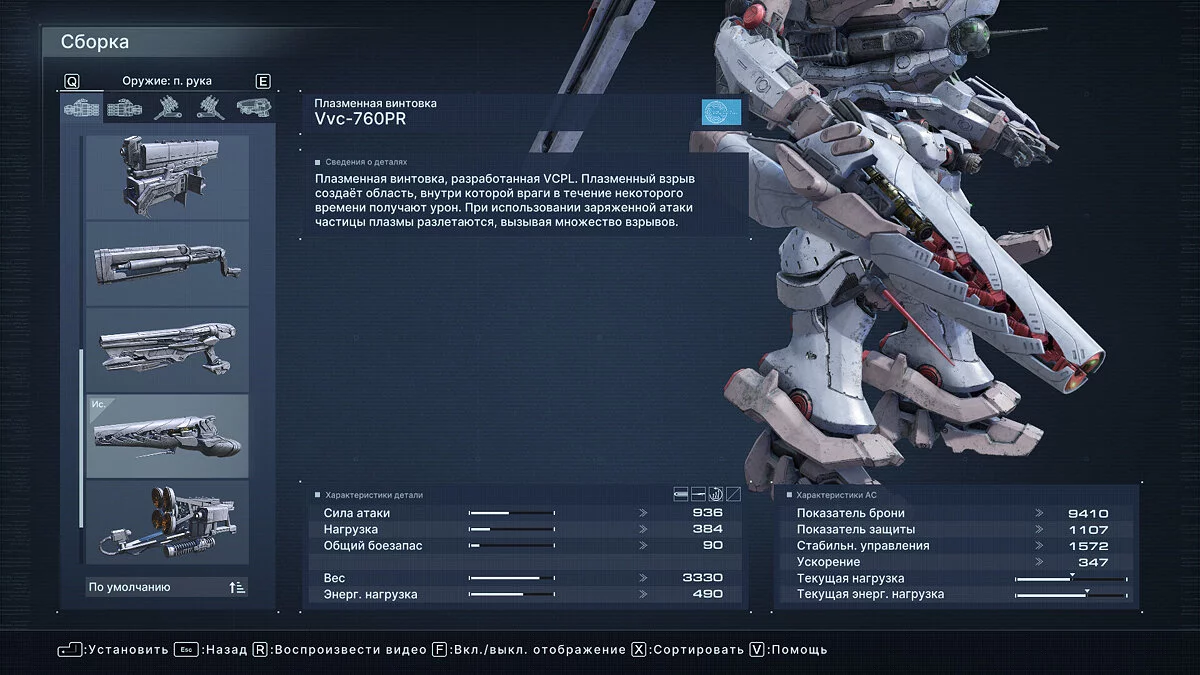Pick the sleek curved rifle thumbnail

(167, 349)
